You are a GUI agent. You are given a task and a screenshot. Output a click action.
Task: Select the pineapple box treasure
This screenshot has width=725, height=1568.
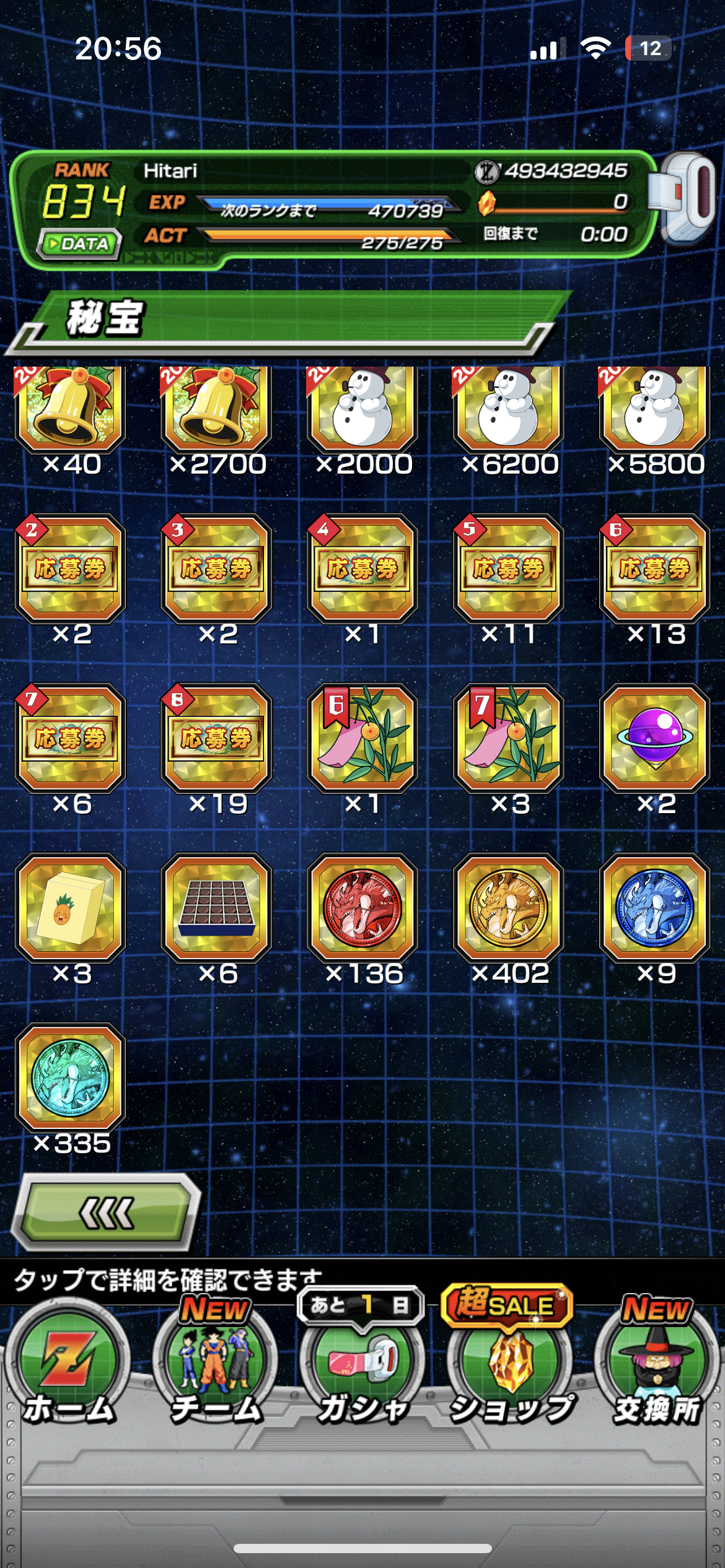[71, 908]
